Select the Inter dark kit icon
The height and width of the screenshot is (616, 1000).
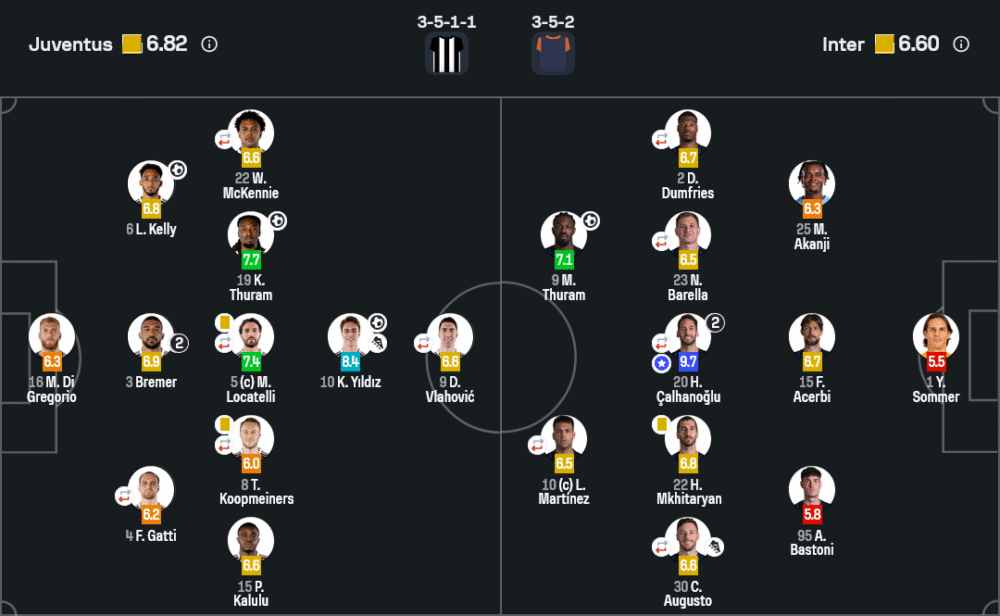click(553, 53)
